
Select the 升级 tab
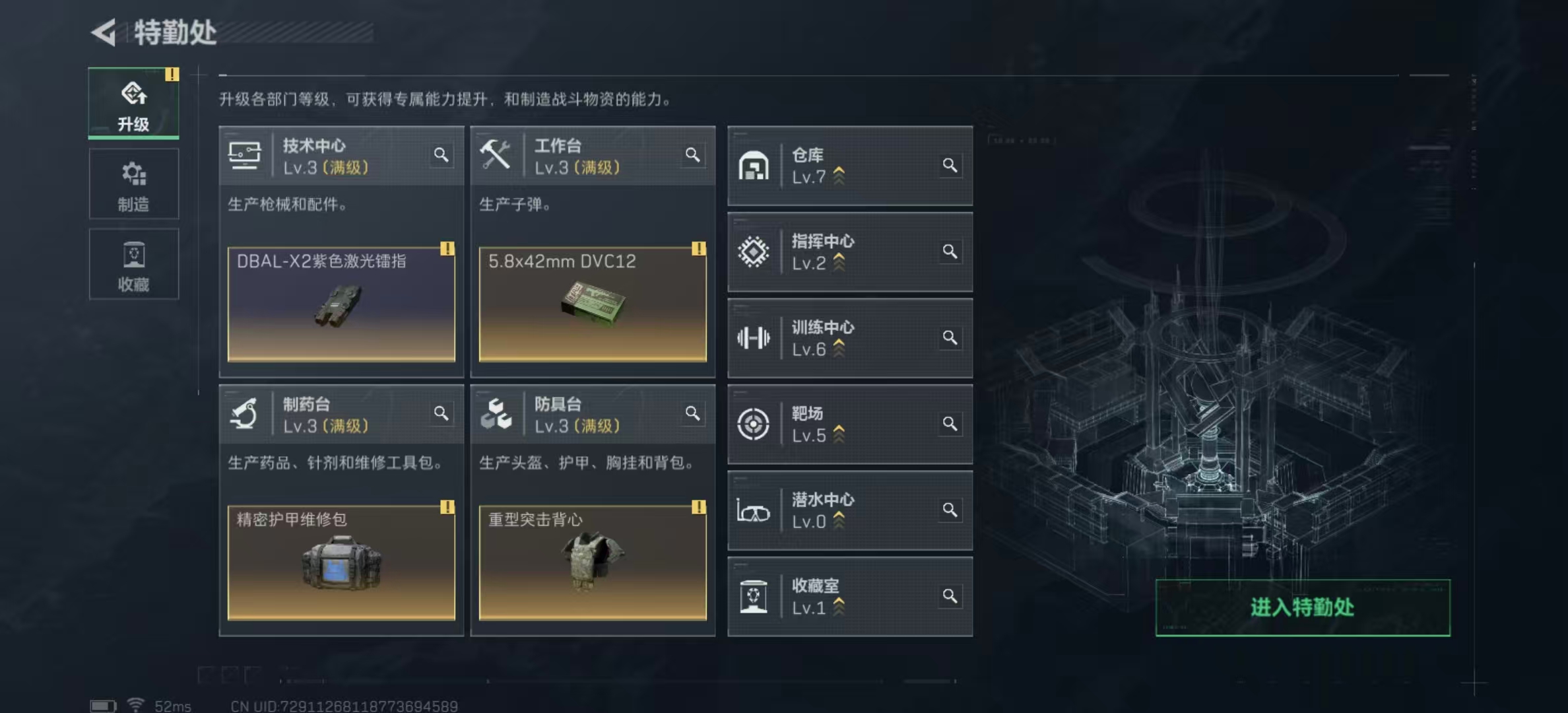133,104
